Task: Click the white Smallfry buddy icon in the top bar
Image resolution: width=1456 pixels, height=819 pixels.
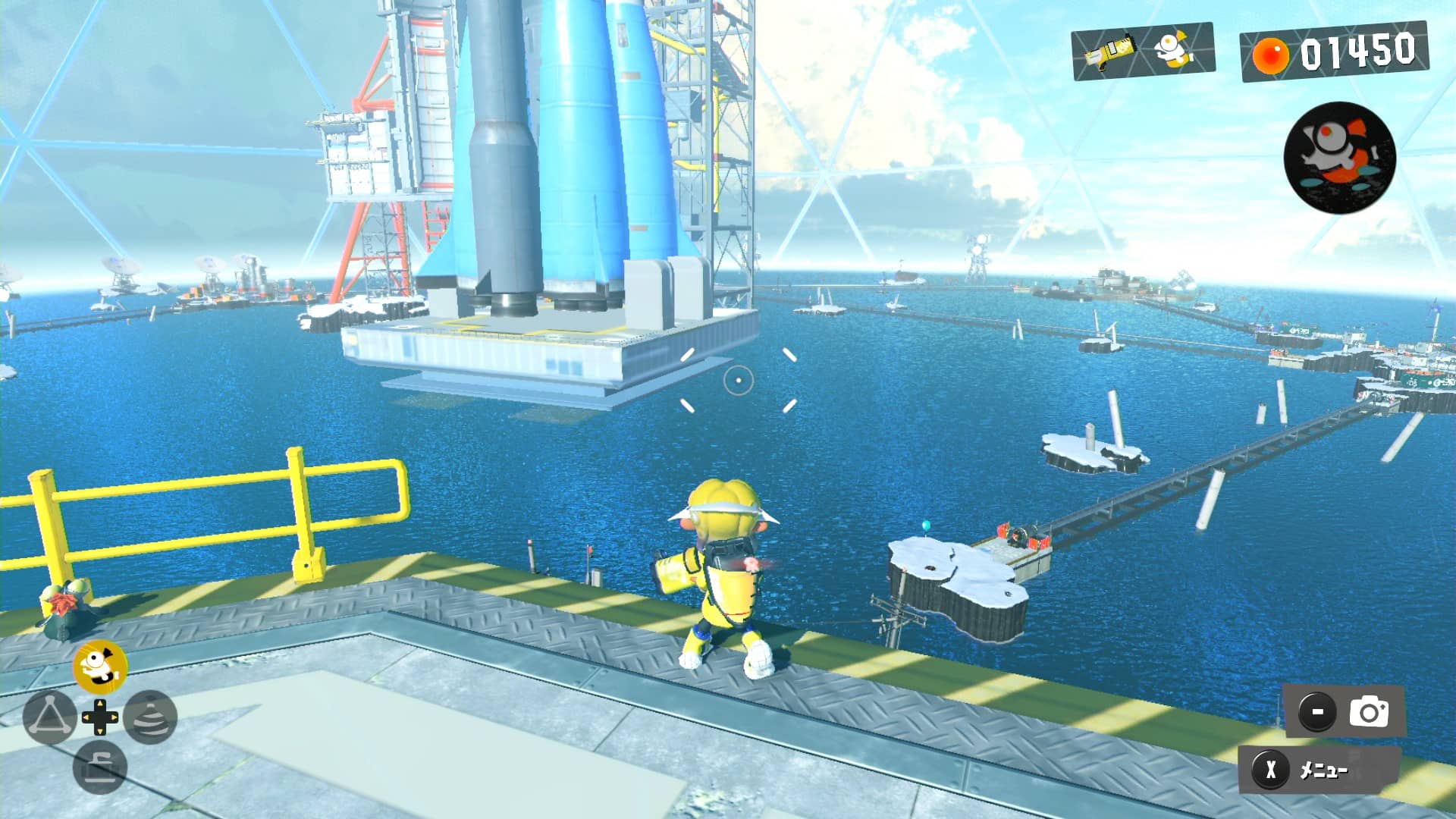Action: point(1173,49)
